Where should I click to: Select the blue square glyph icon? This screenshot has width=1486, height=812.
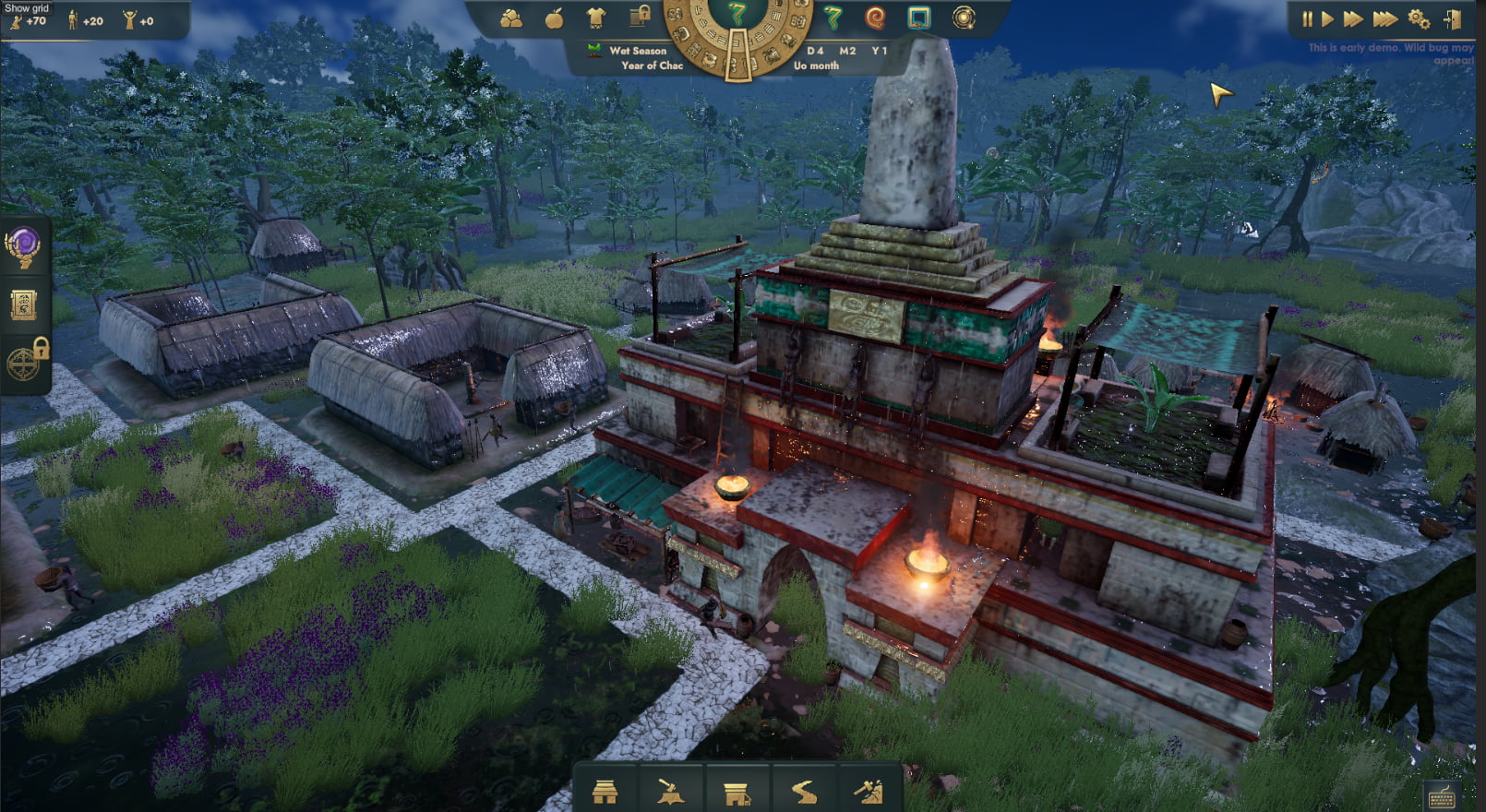pos(918,18)
